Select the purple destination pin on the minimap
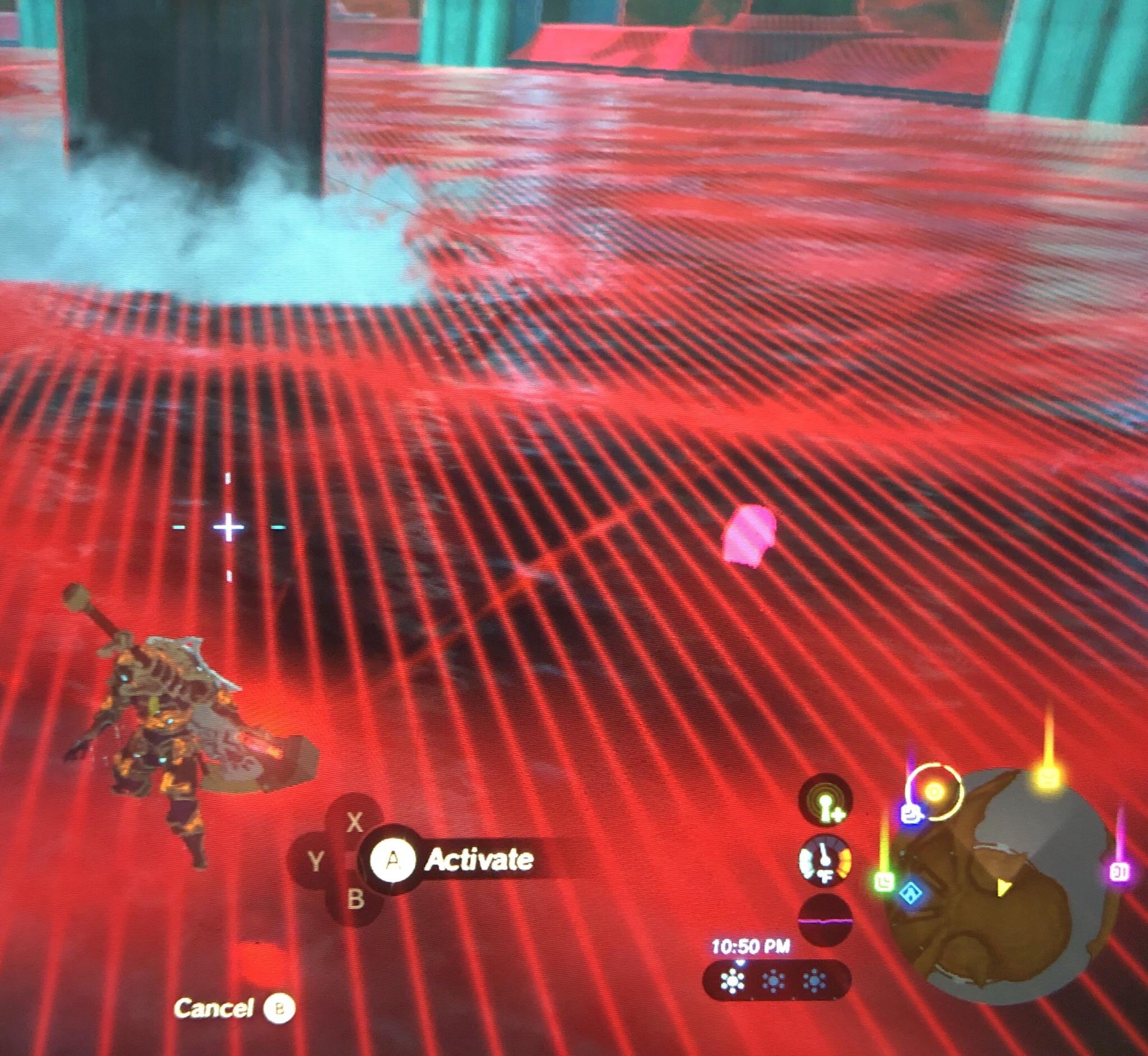The height and width of the screenshot is (1056, 1148). (1120, 873)
